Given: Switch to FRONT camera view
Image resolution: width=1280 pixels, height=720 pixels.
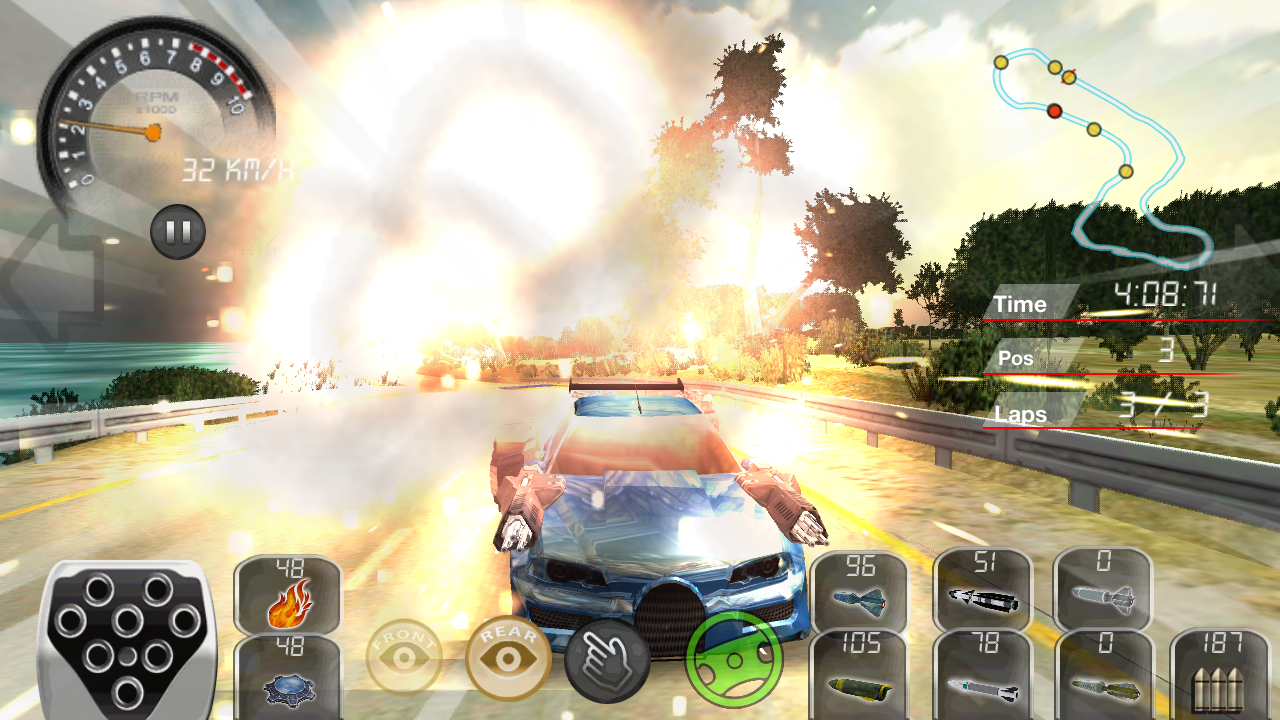Looking at the screenshot, I should click(x=406, y=658).
